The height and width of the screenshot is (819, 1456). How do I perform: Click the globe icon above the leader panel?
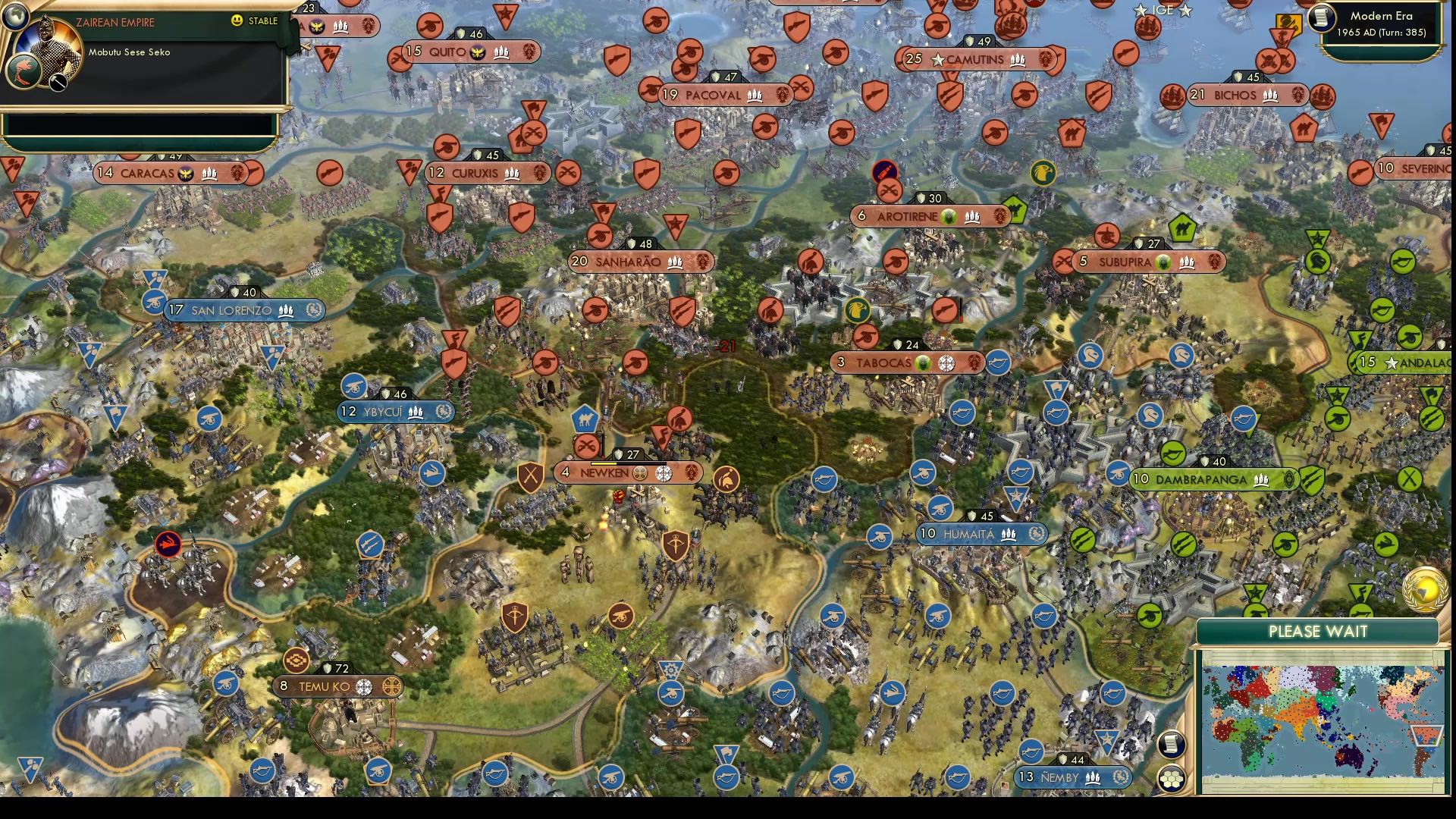17,17
